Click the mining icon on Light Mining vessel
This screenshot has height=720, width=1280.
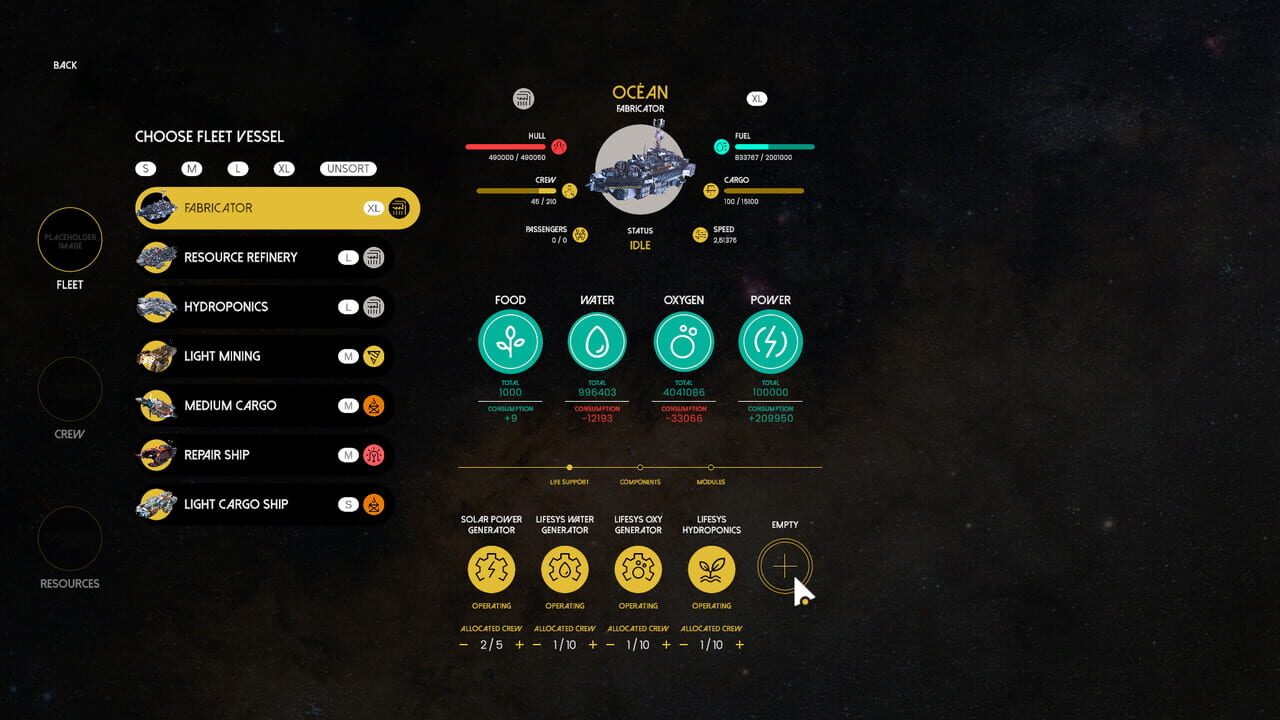(x=373, y=356)
